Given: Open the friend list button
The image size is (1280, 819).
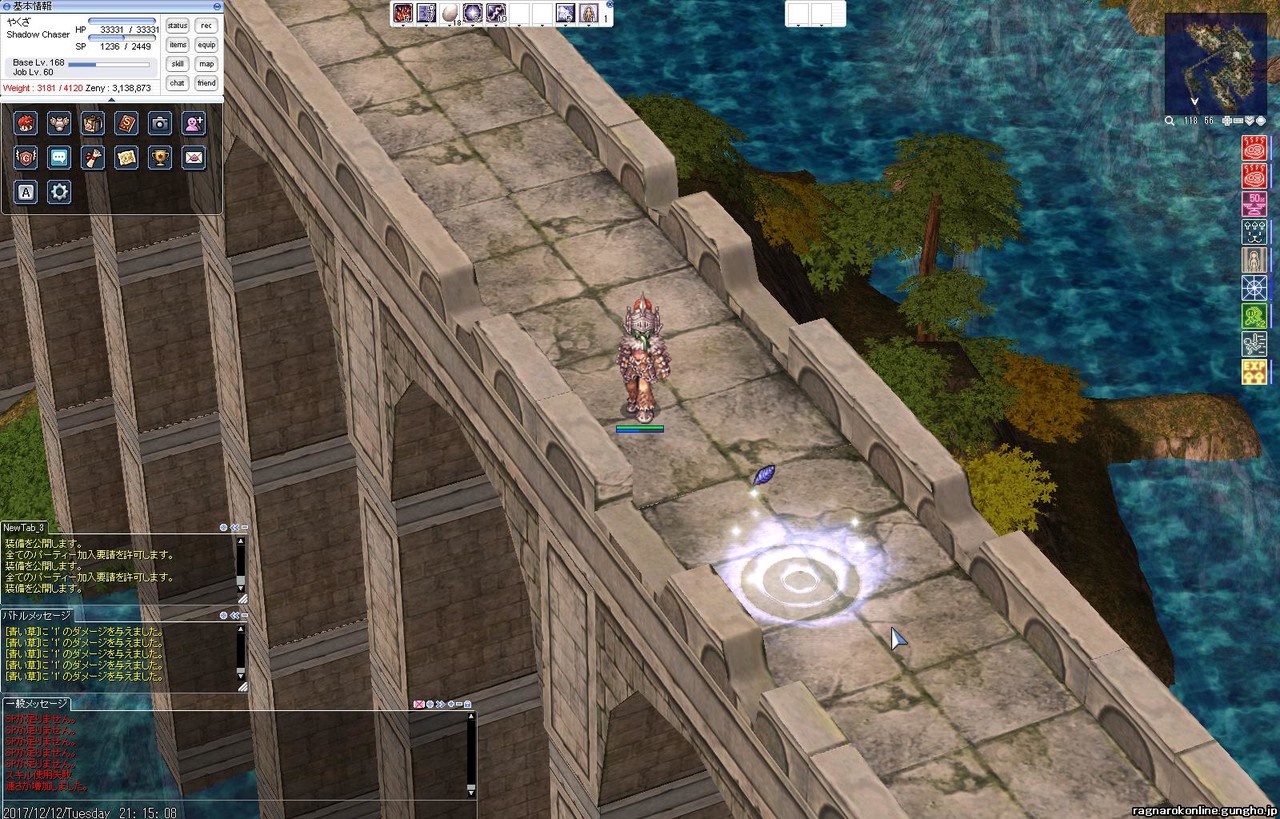Looking at the screenshot, I should pyautogui.click(x=206, y=83).
